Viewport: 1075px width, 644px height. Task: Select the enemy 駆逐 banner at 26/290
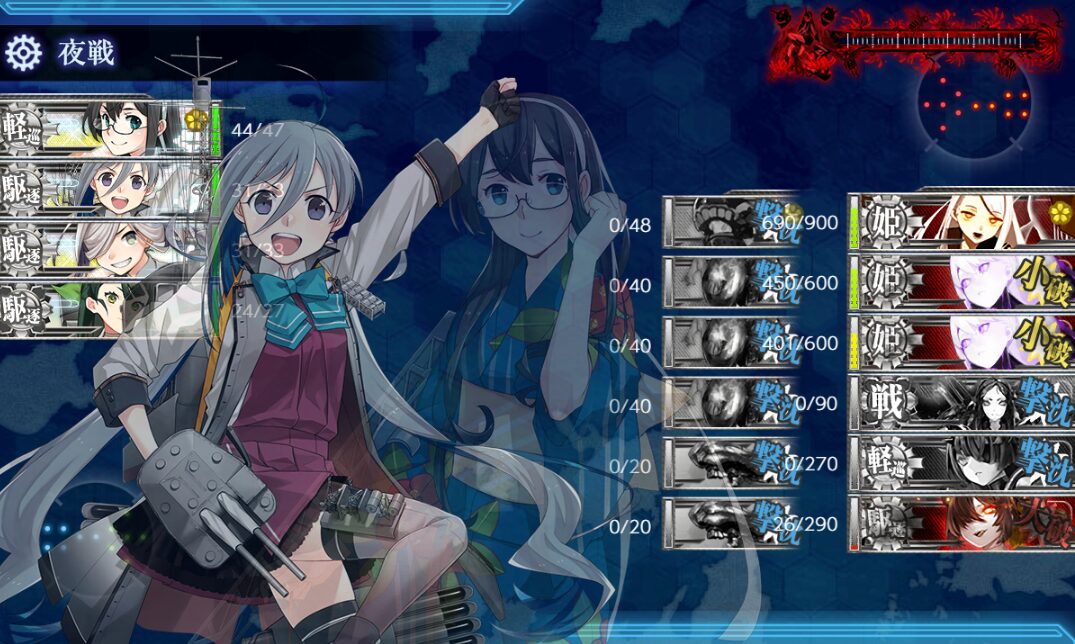point(960,522)
